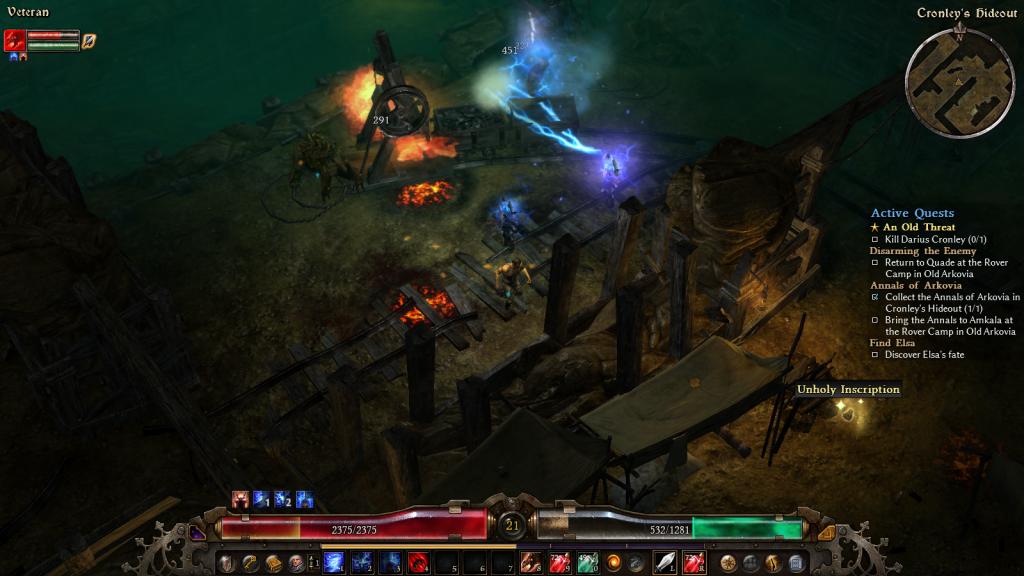The height and width of the screenshot is (576, 1024).
Task: Open the quest journal book button
Action: 273,563
